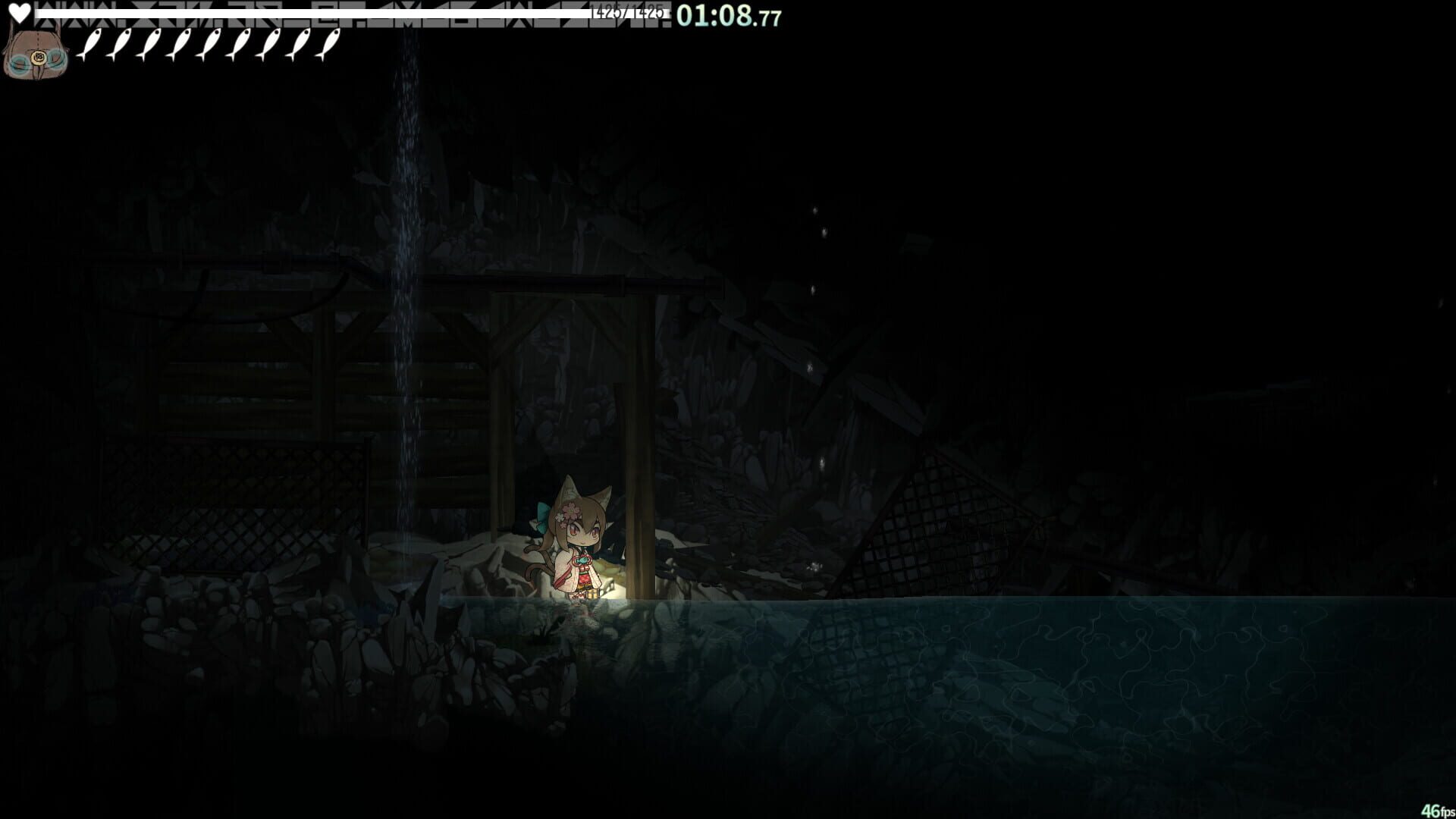Select the cat-eared character sprite
The image size is (1456, 819).
(578, 548)
